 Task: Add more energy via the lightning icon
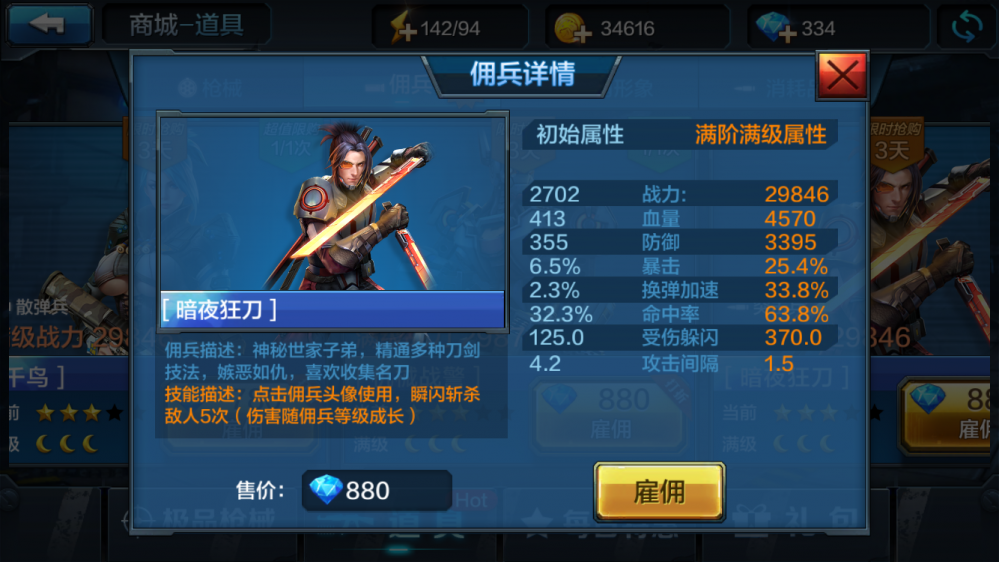(x=403, y=28)
